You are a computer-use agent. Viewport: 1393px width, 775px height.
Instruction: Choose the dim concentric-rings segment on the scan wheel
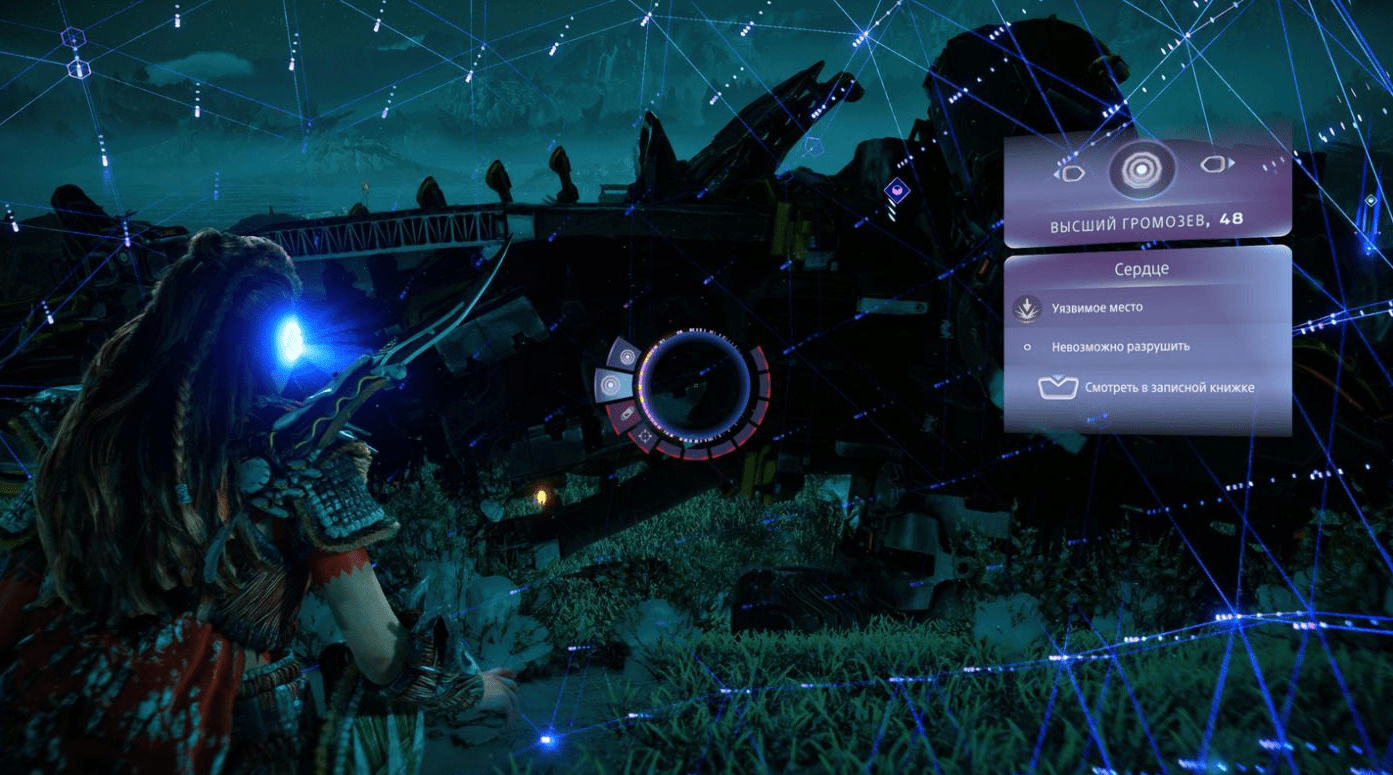[627, 355]
